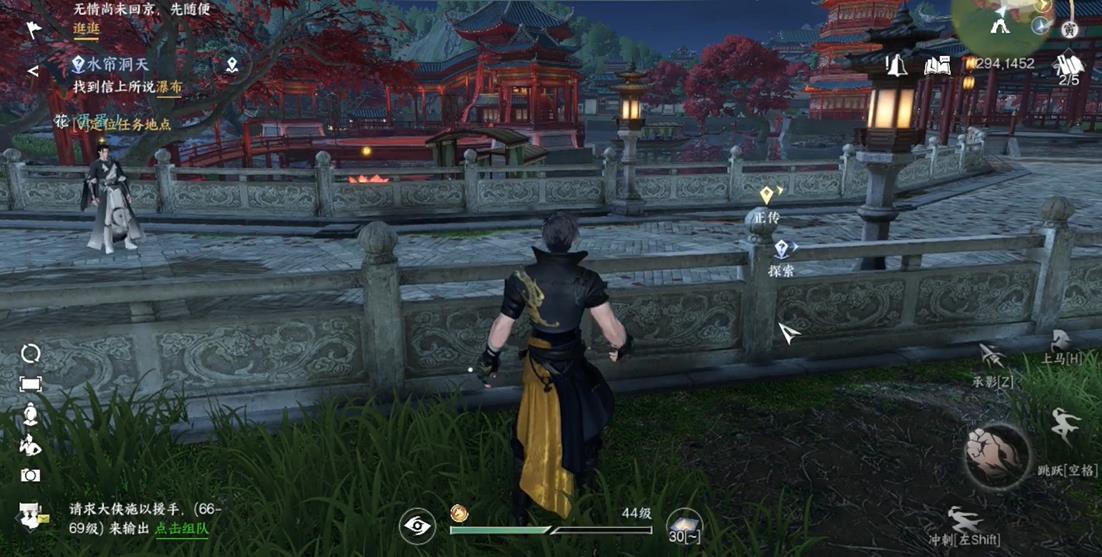Click the quest location pin beside 水帘洞天
Screen dimensions: 1102x557
click(232, 66)
